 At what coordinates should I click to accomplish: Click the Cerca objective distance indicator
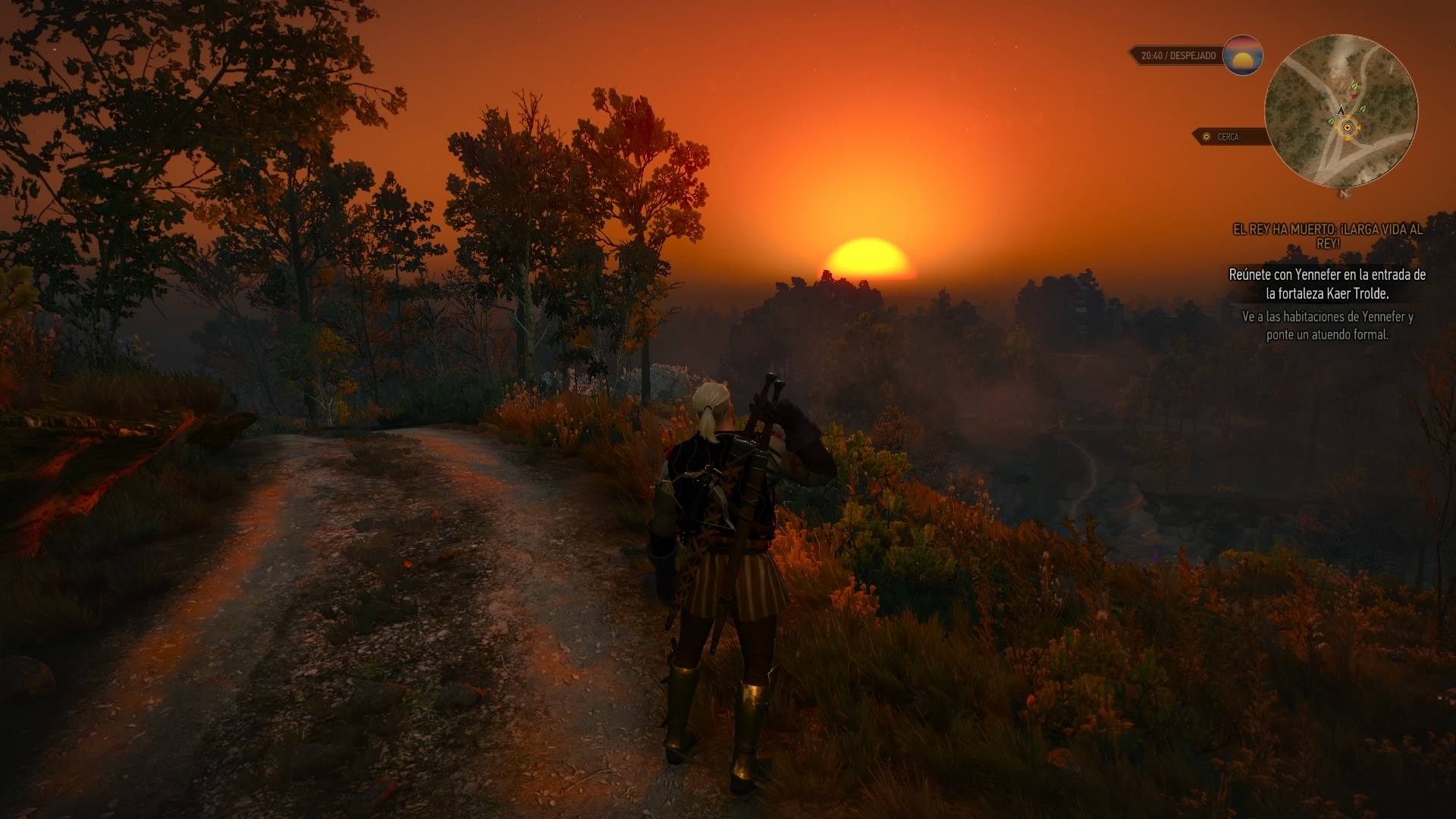tap(1226, 136)
